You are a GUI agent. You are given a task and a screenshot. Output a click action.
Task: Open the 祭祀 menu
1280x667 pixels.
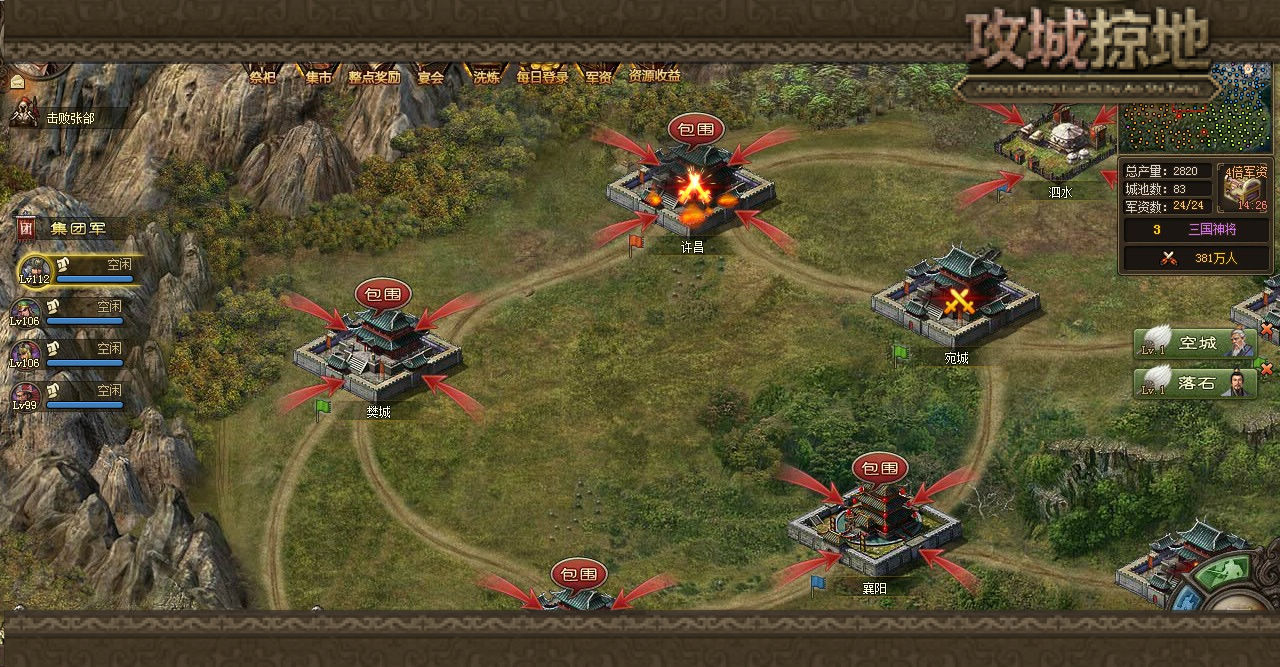(x=263, y=76)
